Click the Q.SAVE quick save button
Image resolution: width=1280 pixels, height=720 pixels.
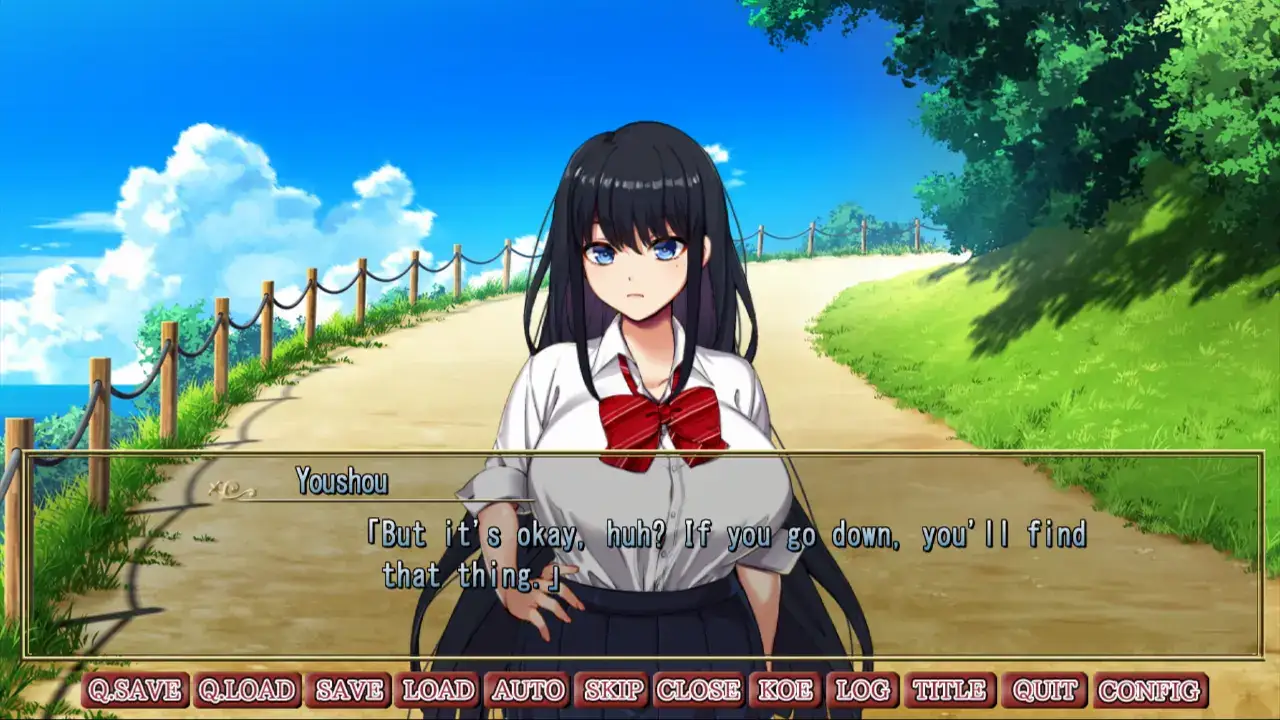(135, 690)
